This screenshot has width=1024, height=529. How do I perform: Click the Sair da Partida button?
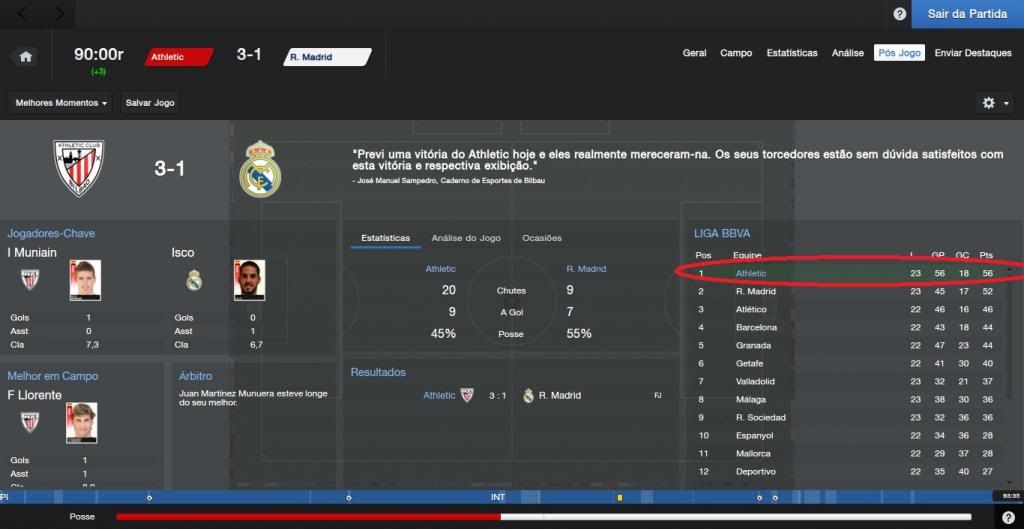pos(966,14)
